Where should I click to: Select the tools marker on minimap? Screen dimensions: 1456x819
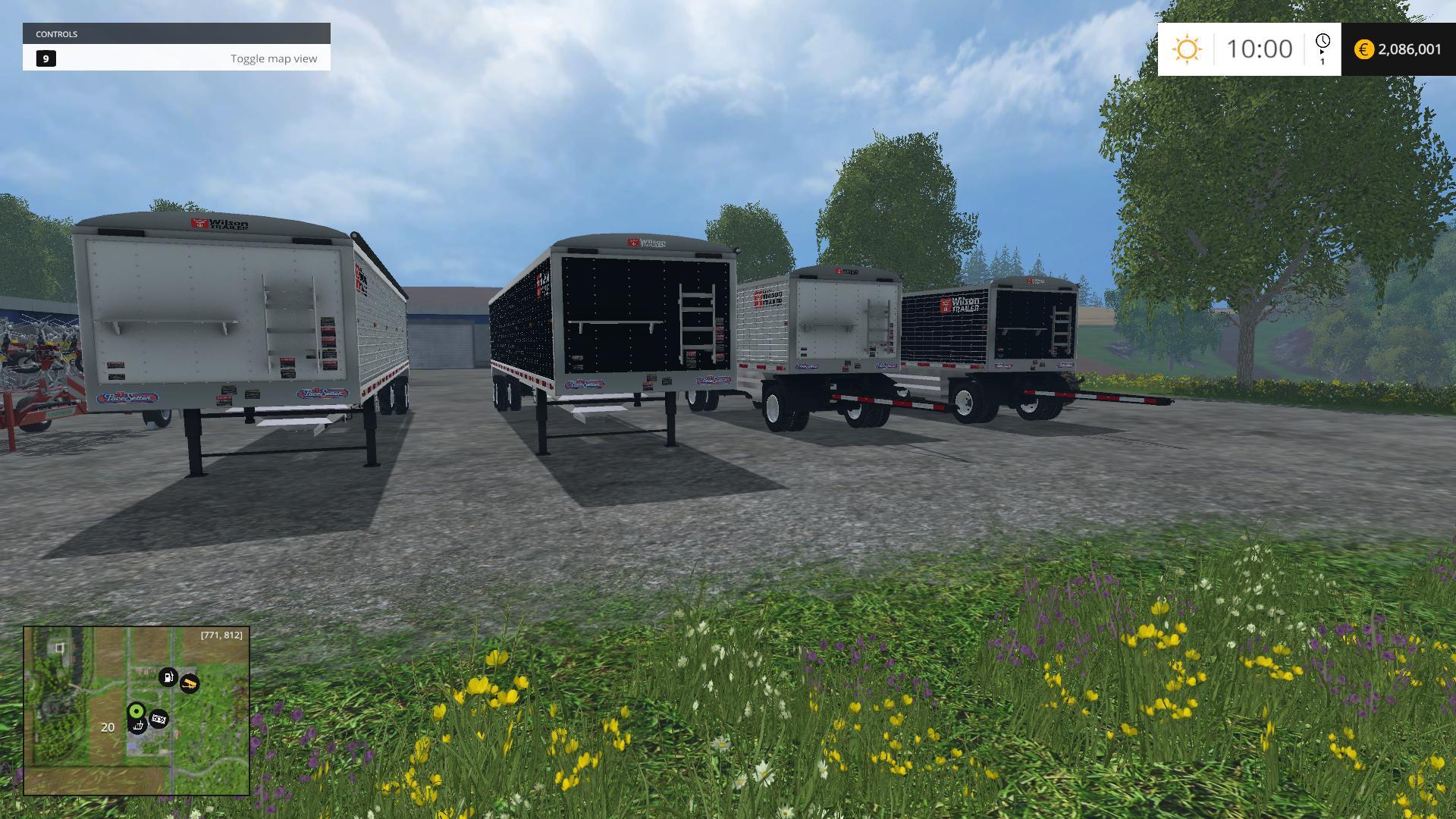(x=158, y=719)
